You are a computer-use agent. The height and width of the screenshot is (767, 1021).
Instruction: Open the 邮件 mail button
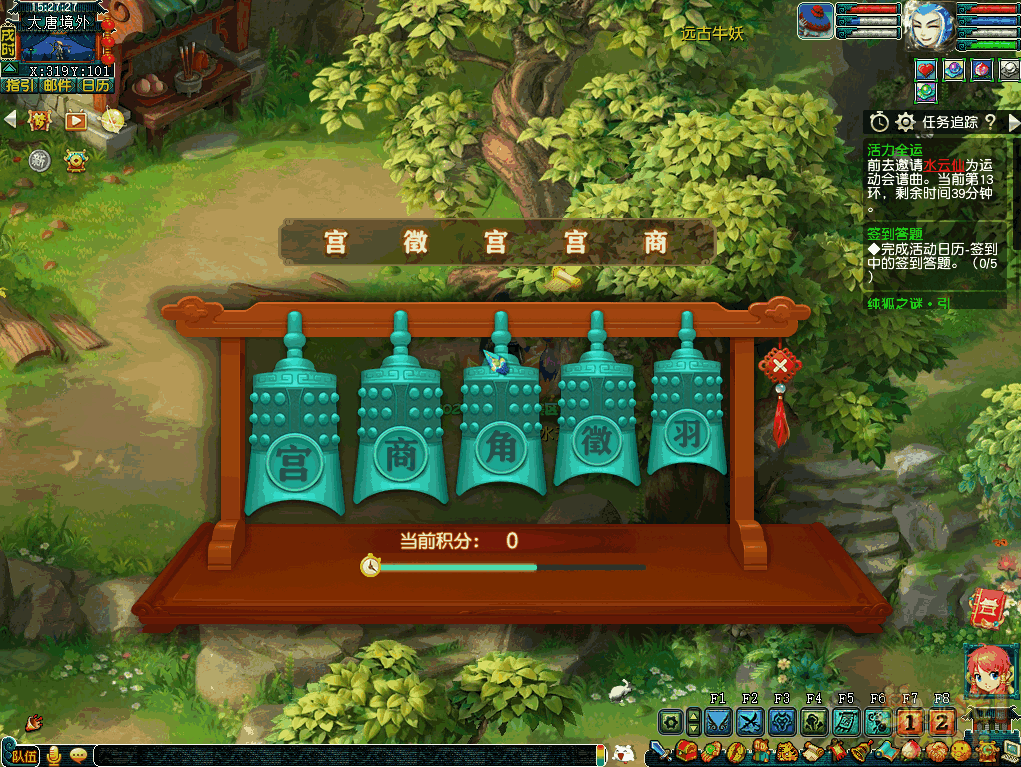coord(57,85)
